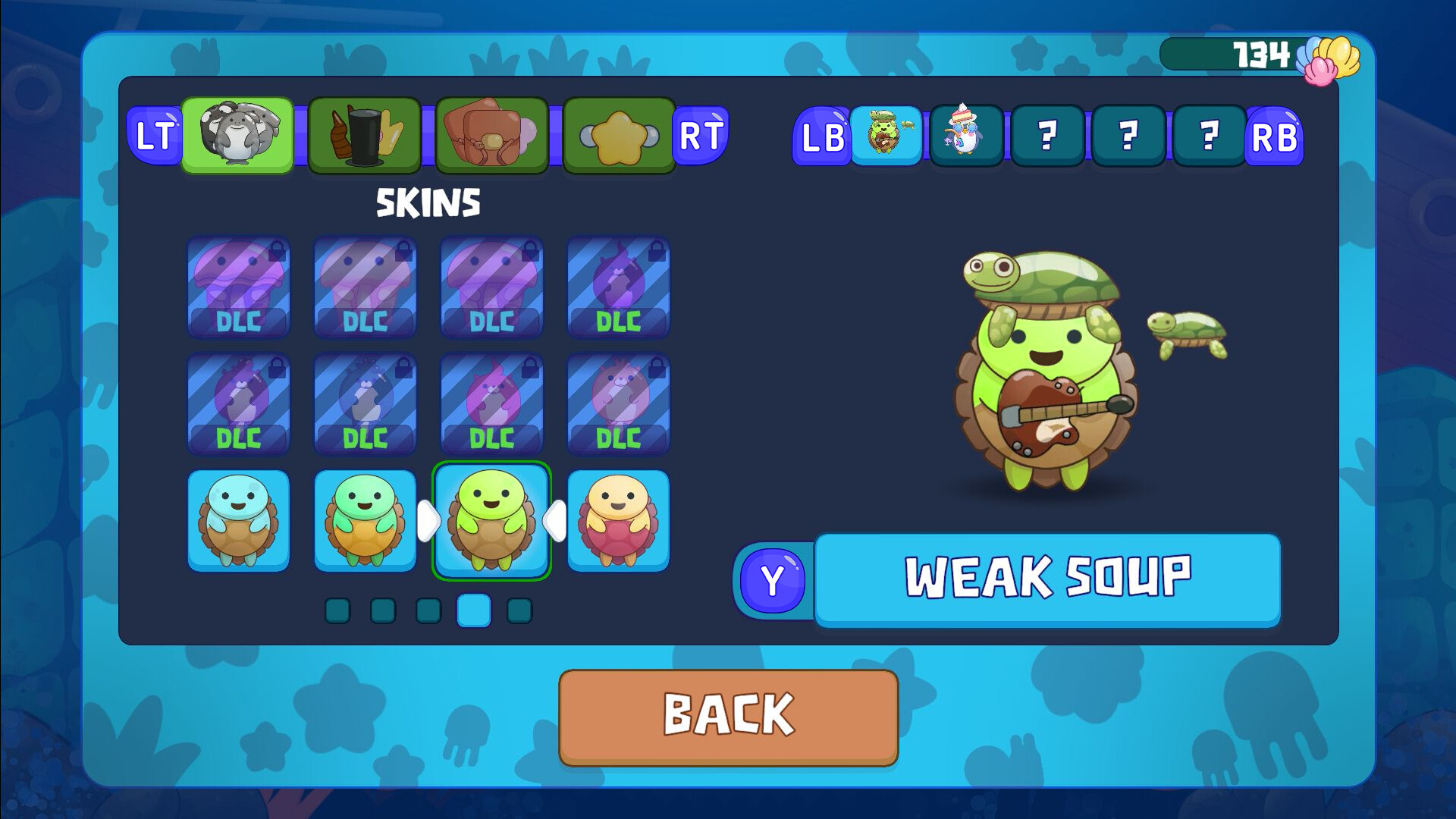Choose the WEAK SOUP name button

coord(1047,579)
